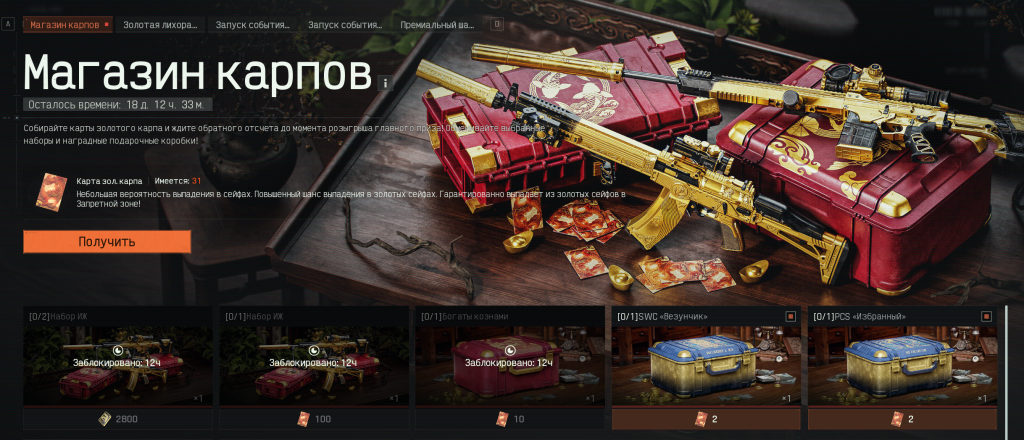Claim reward with the orange Получить button
This screenshot has height=440, width=1024.
click(x=107, y=241)
